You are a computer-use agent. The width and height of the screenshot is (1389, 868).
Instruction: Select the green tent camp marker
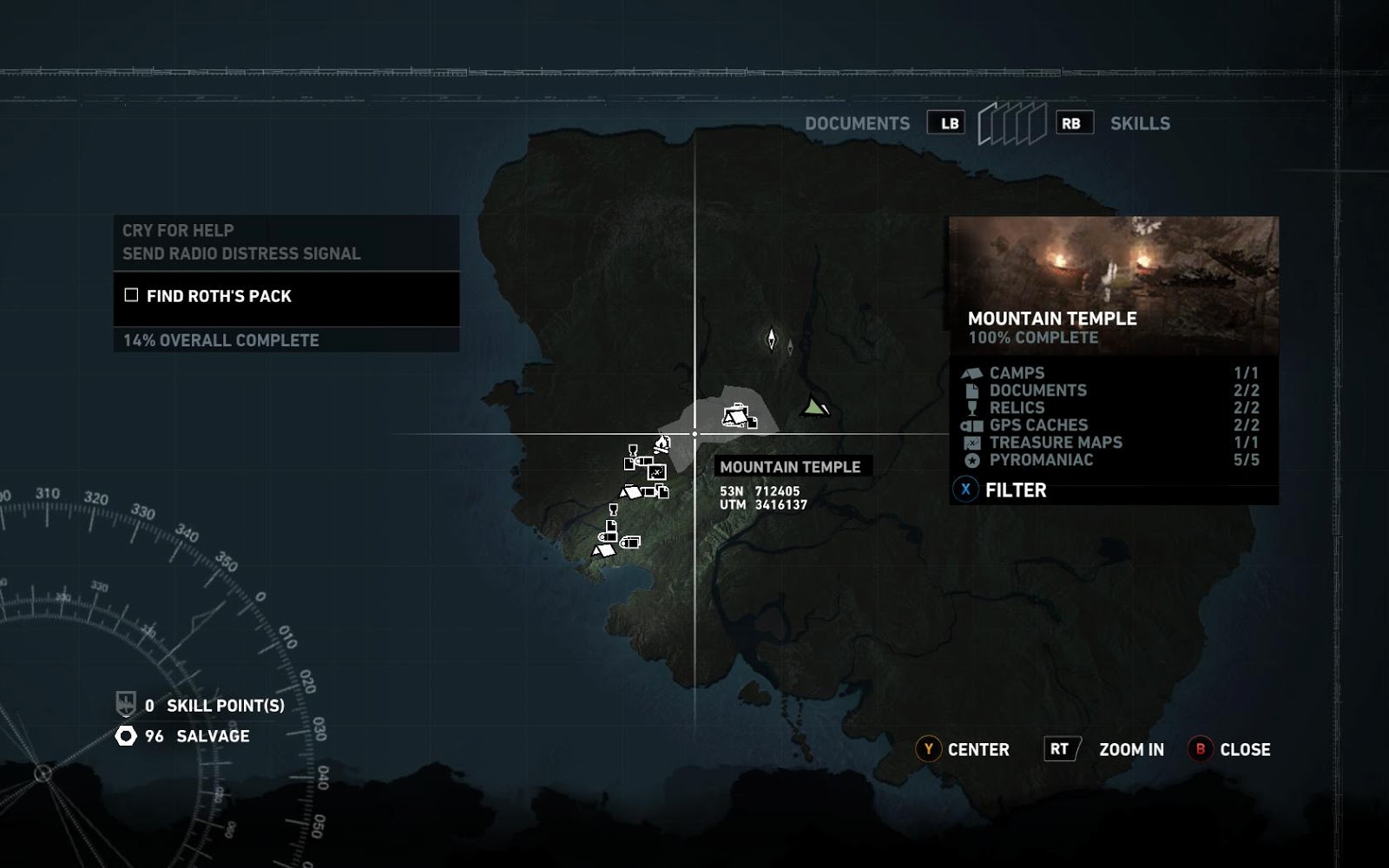coord(813,406)
